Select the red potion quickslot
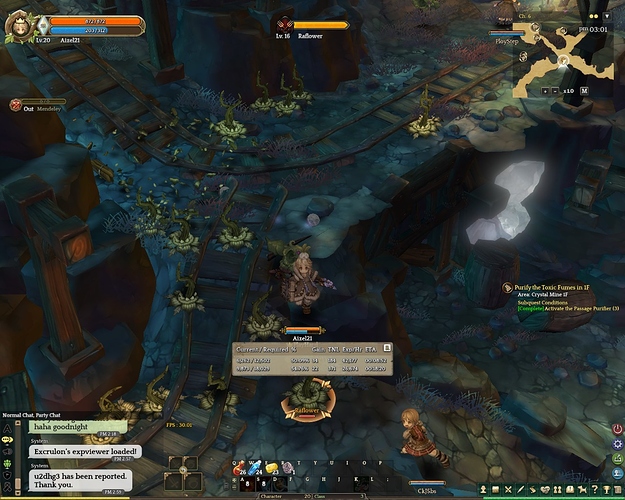The width and height of the screenshot is (625, 500). [x=240, y=468]
